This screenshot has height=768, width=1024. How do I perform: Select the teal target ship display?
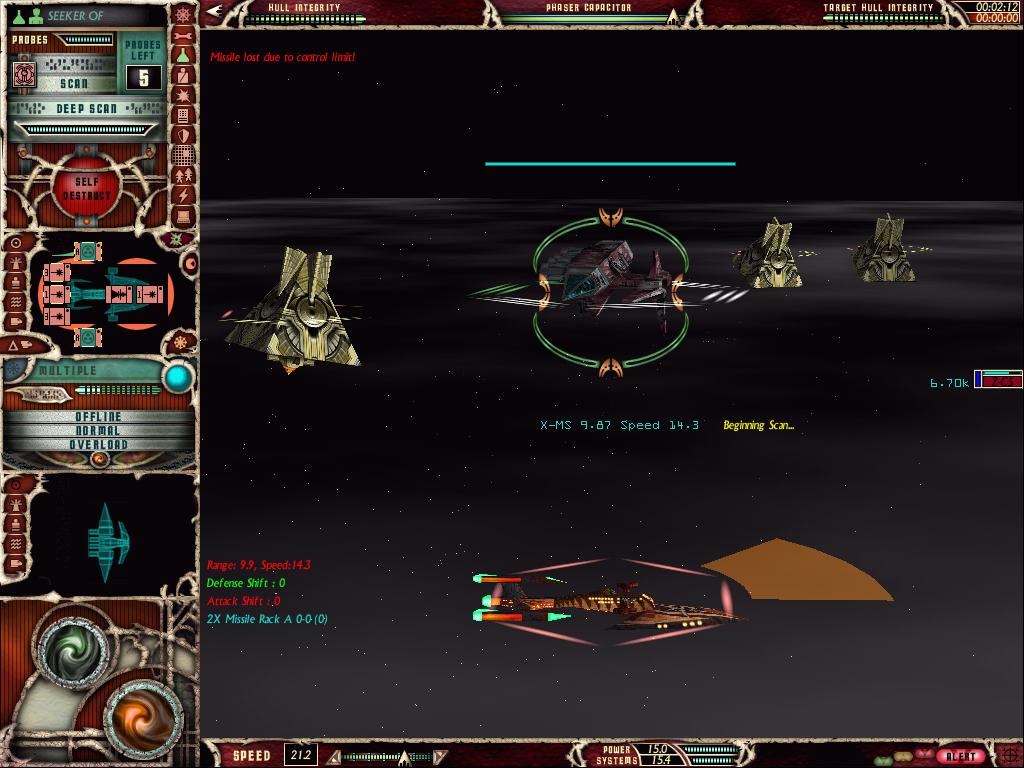(105, 541)
